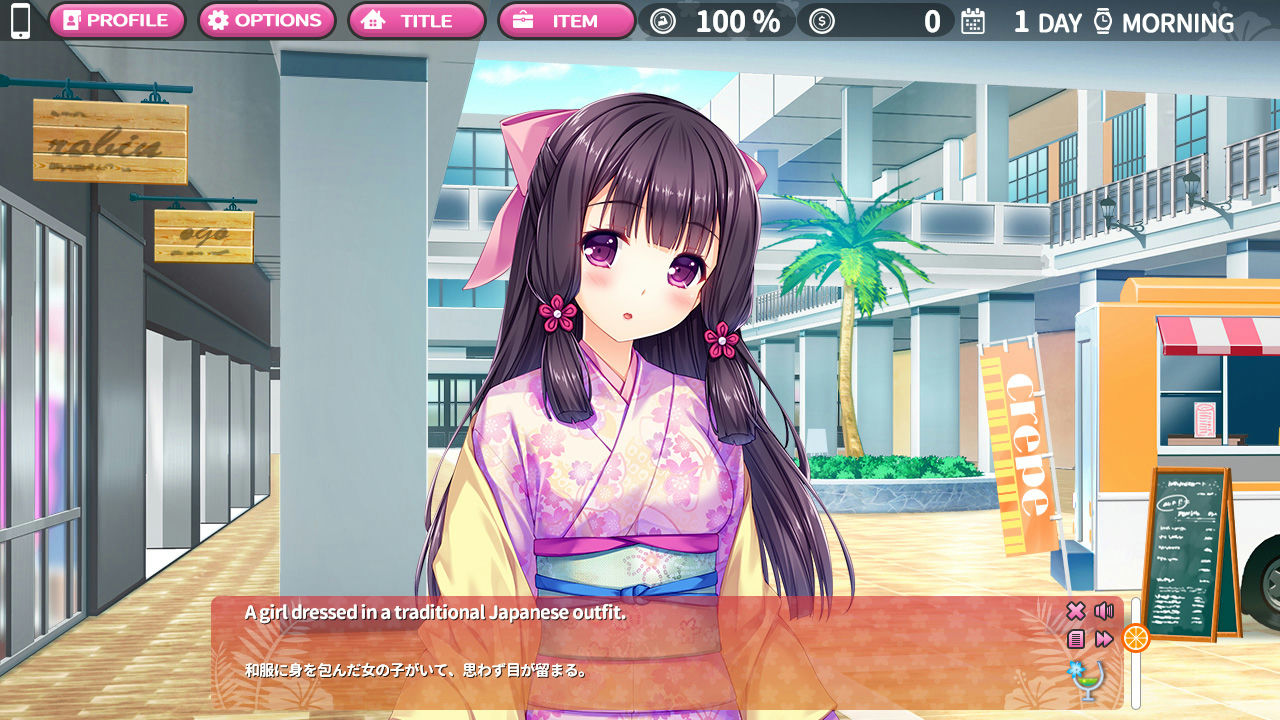
Task: Open the PROFILE menu
Action: coord(117,19)
